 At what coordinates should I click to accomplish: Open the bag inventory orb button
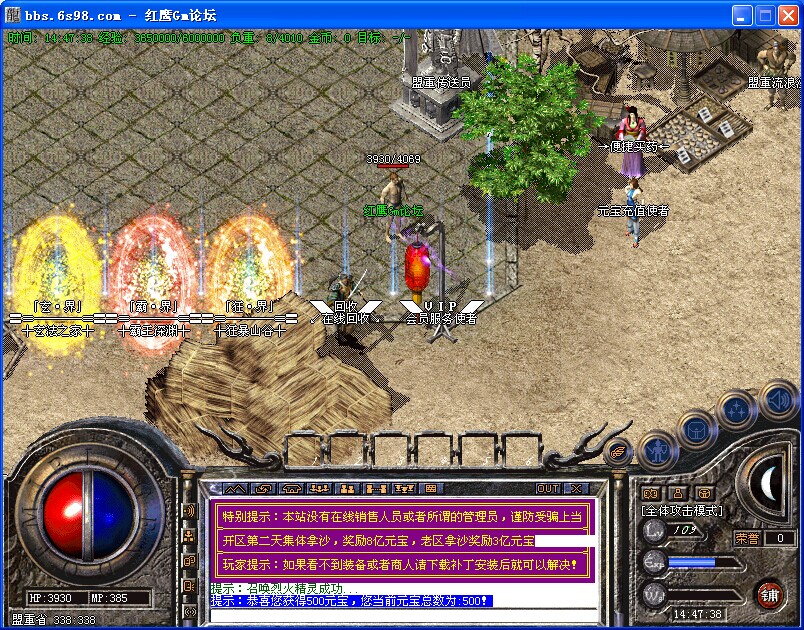(696, 430)
